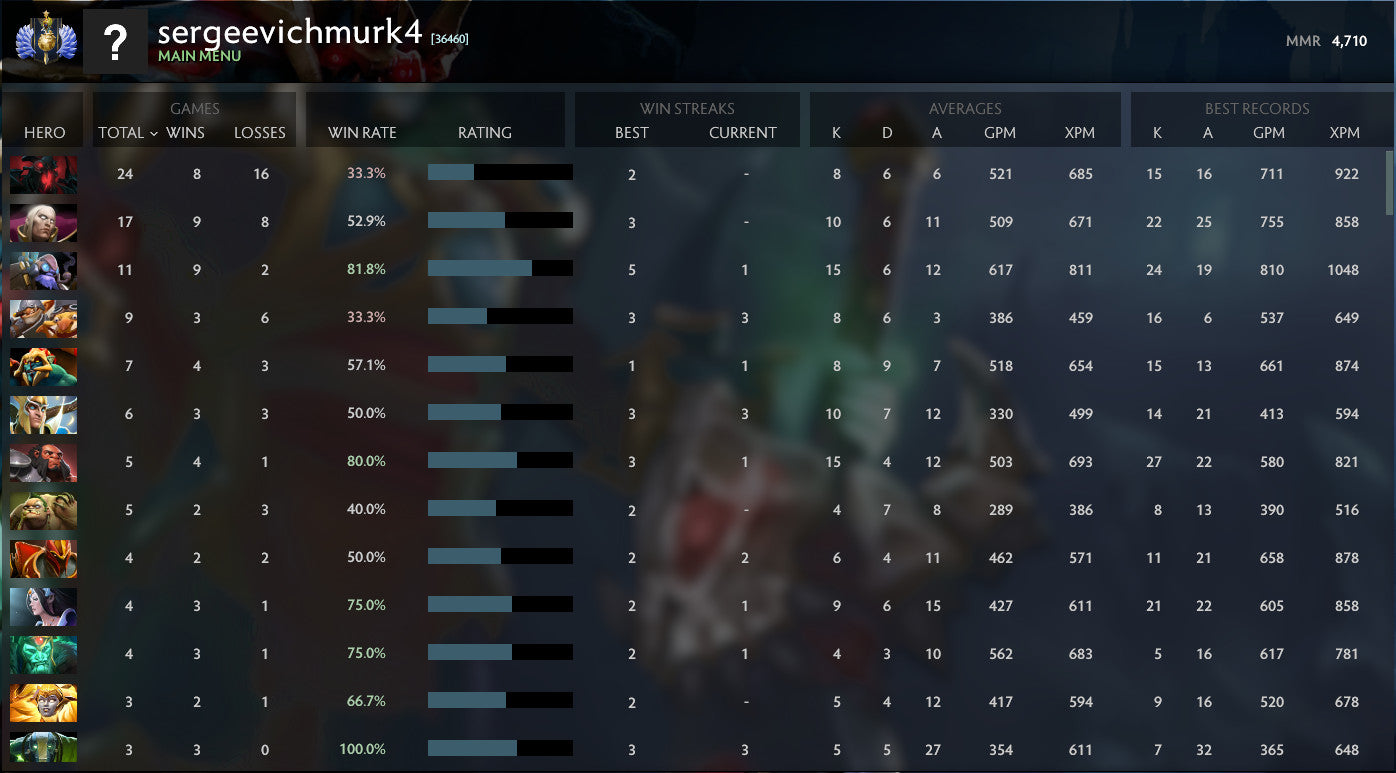Select Shadow Fiend's hero portrait
1396x773 pixels.
(x=43, y=173)
